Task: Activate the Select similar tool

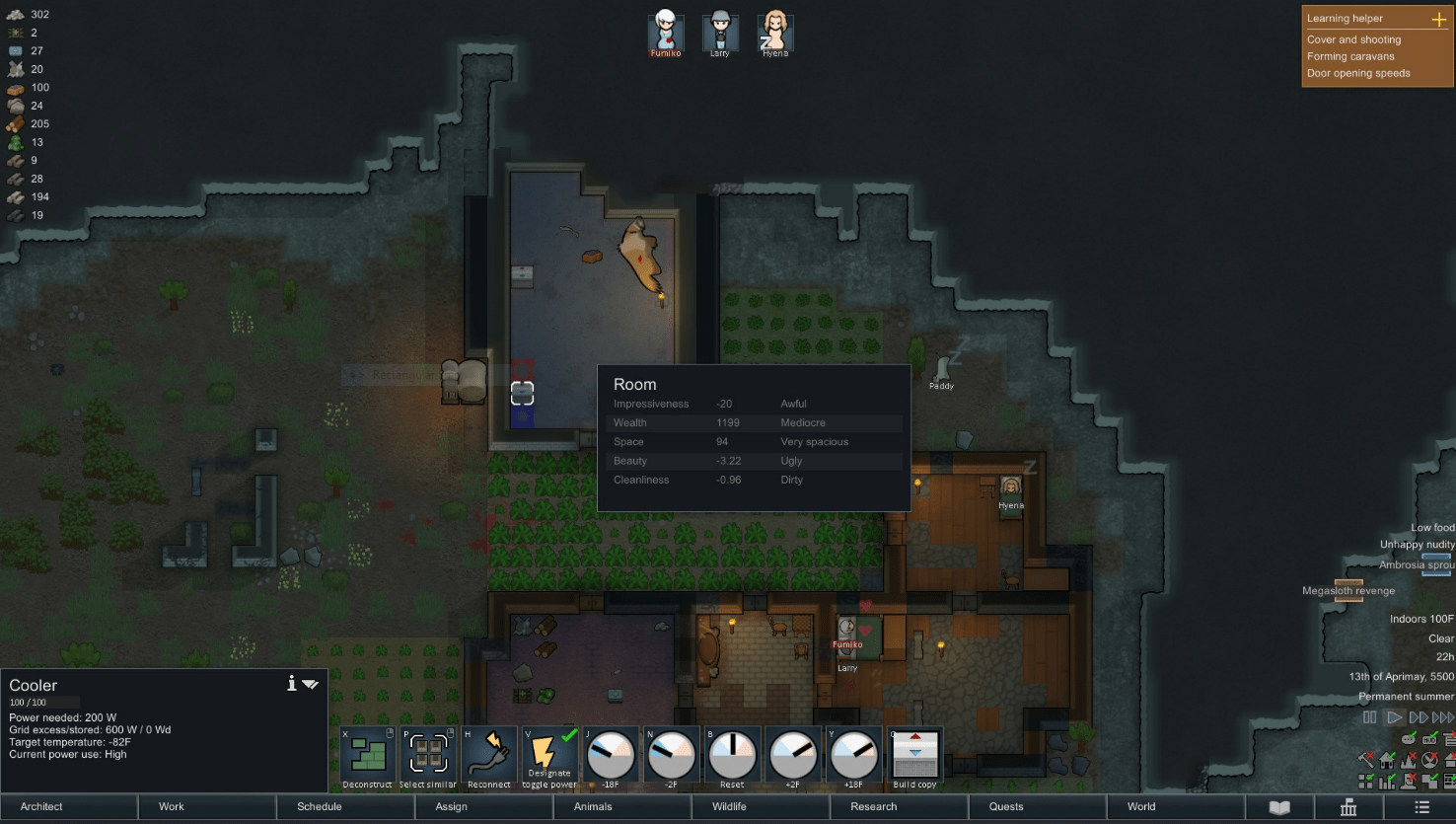Action: (x=427, y=753)
